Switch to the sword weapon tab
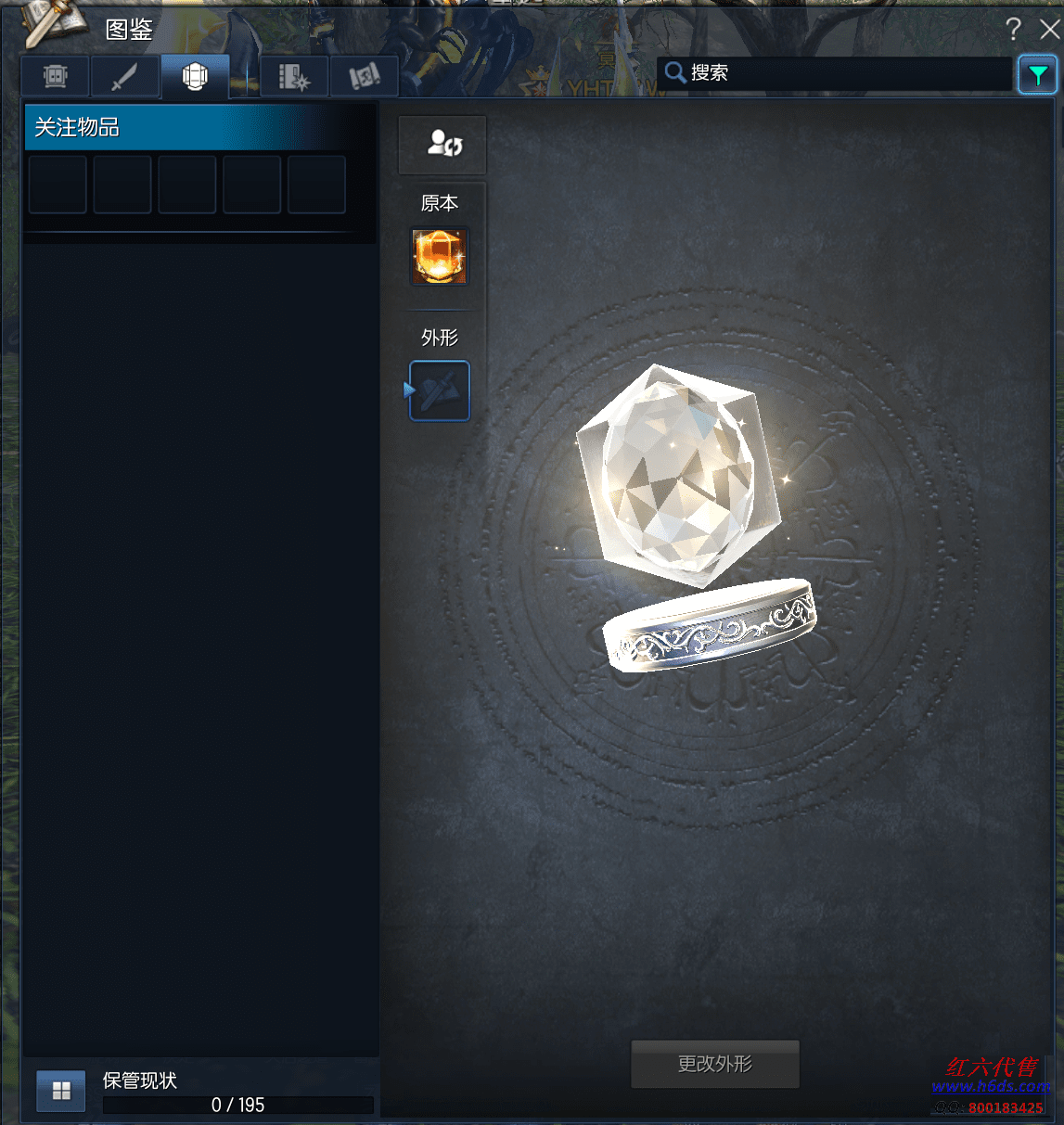The width and height of the screenshot is (1064, 1125). 125,77
